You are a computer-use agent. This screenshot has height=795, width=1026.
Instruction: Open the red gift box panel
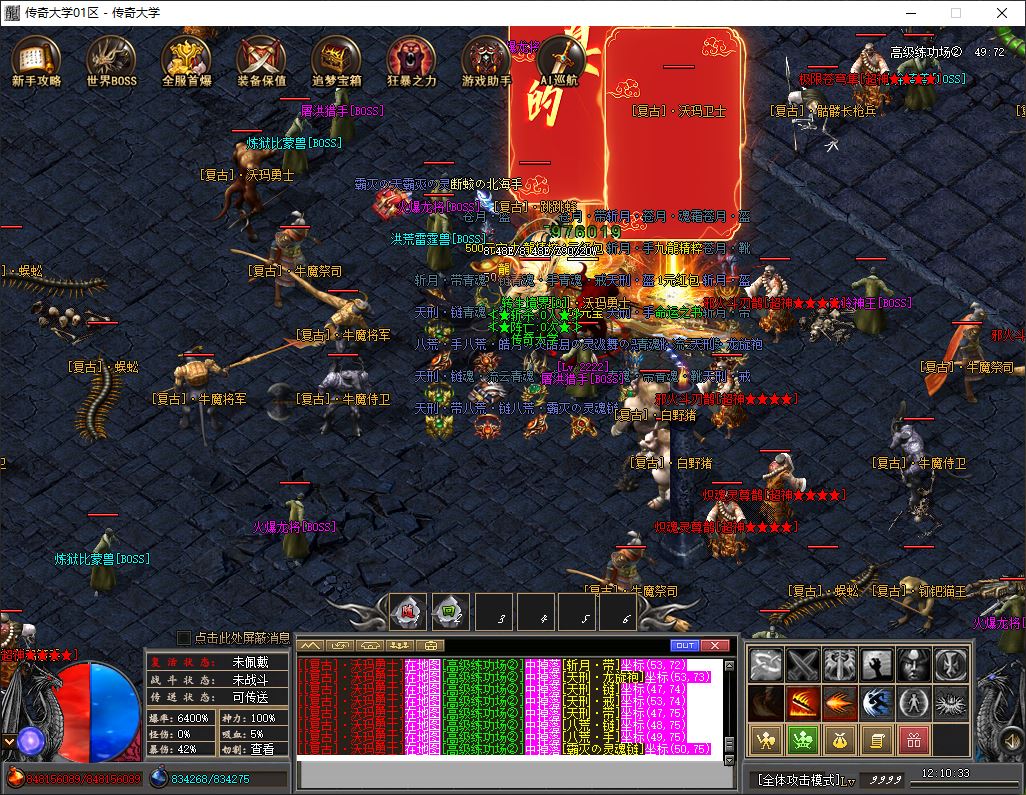click(x=914, y=740)
